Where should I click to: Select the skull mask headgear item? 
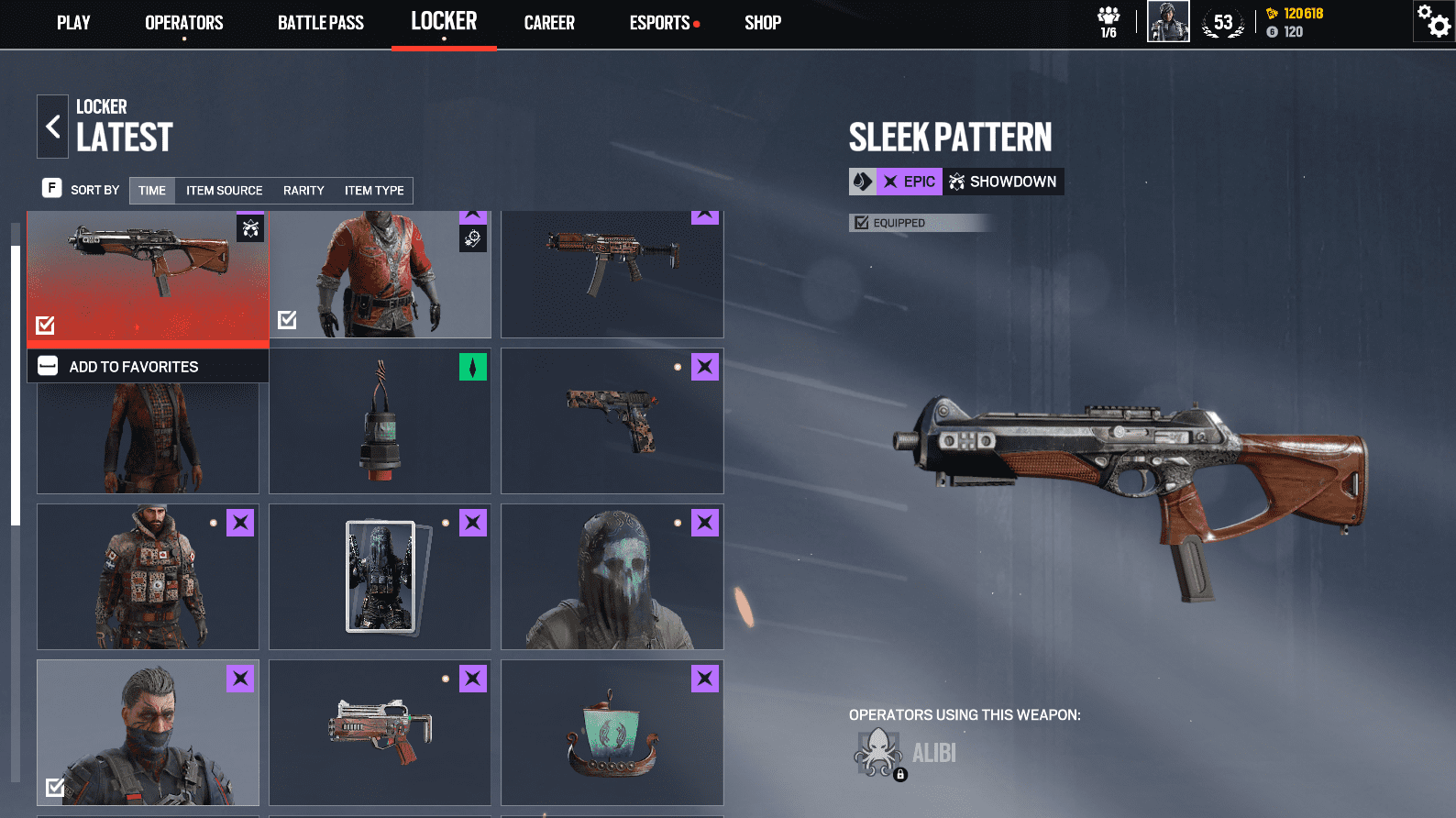click(x=612, y=577)
